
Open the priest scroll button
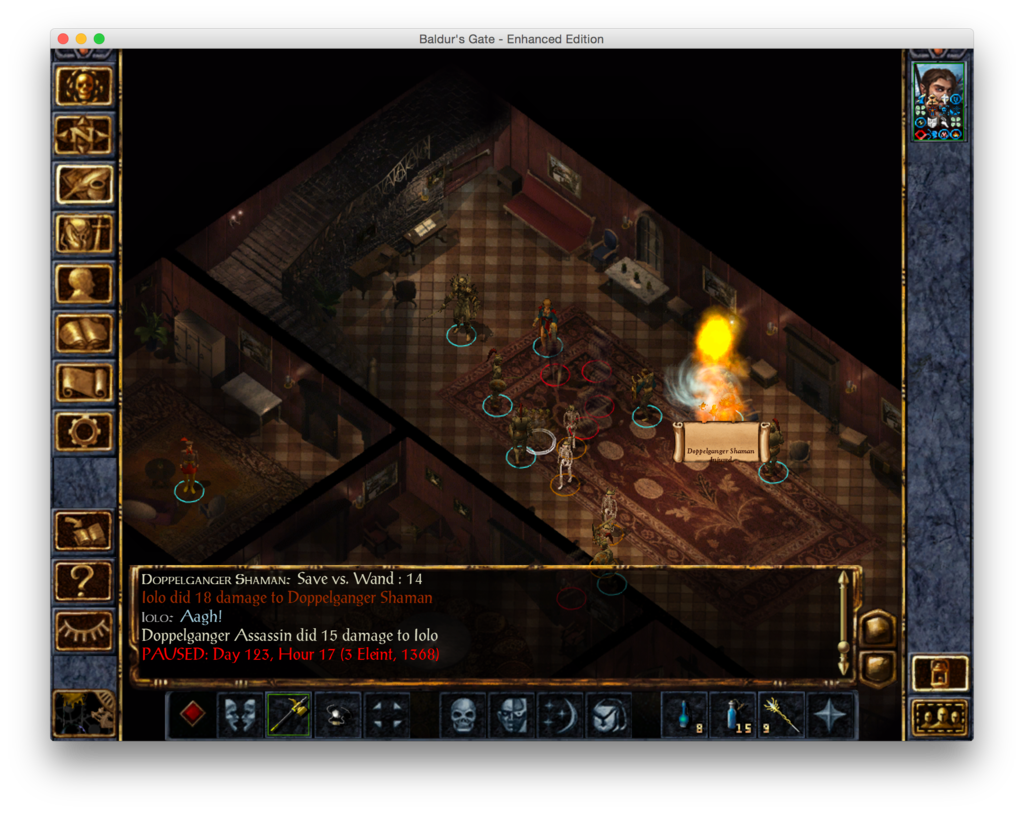84,382
